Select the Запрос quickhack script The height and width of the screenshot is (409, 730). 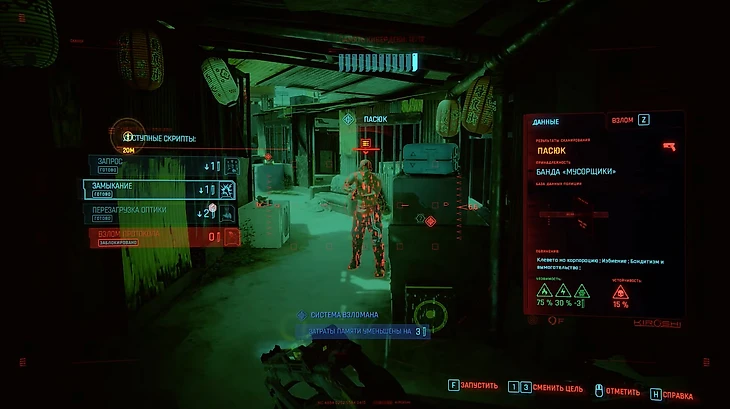click(160, 165)
